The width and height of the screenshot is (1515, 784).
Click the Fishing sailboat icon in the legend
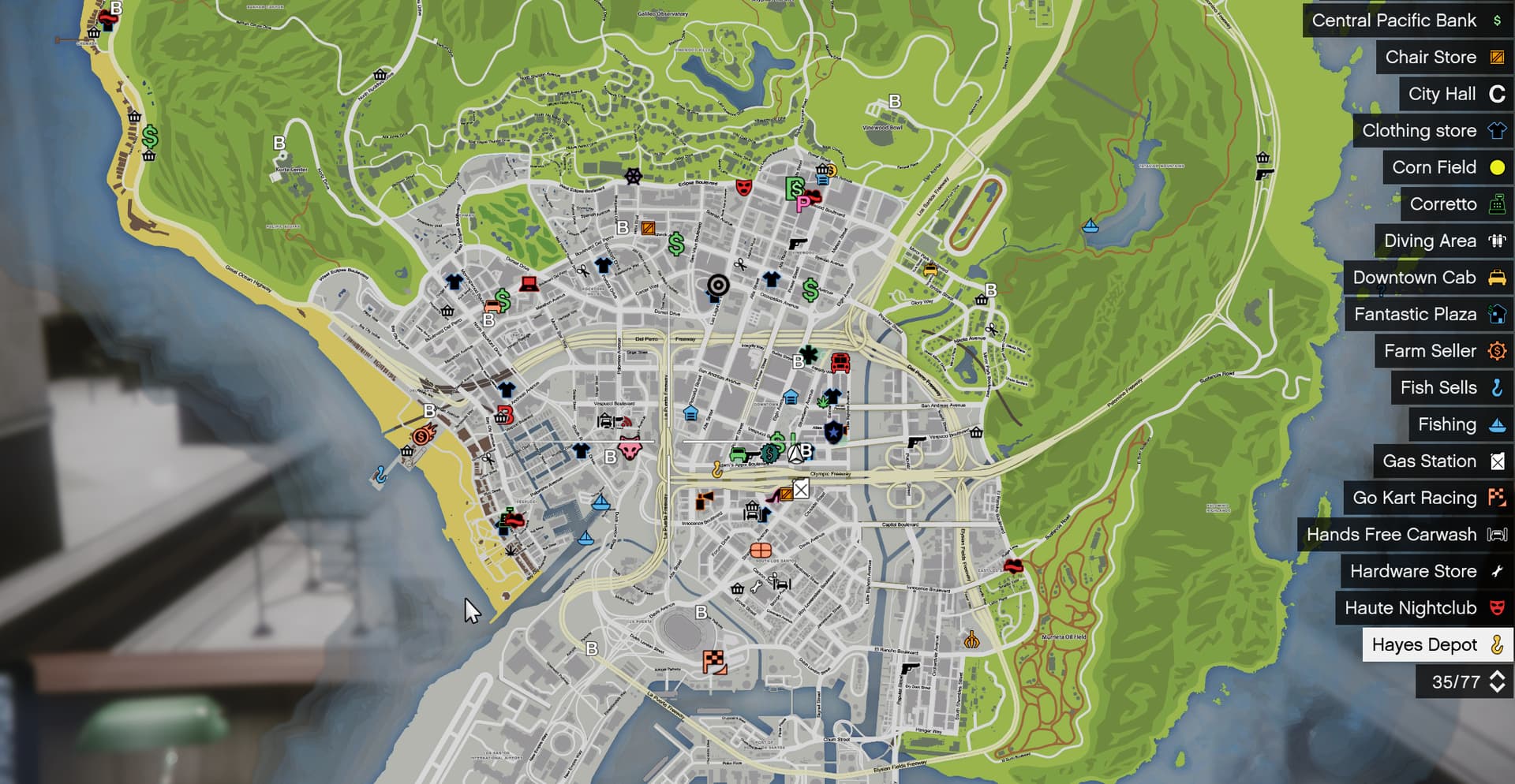click(x=1495, y=424)
